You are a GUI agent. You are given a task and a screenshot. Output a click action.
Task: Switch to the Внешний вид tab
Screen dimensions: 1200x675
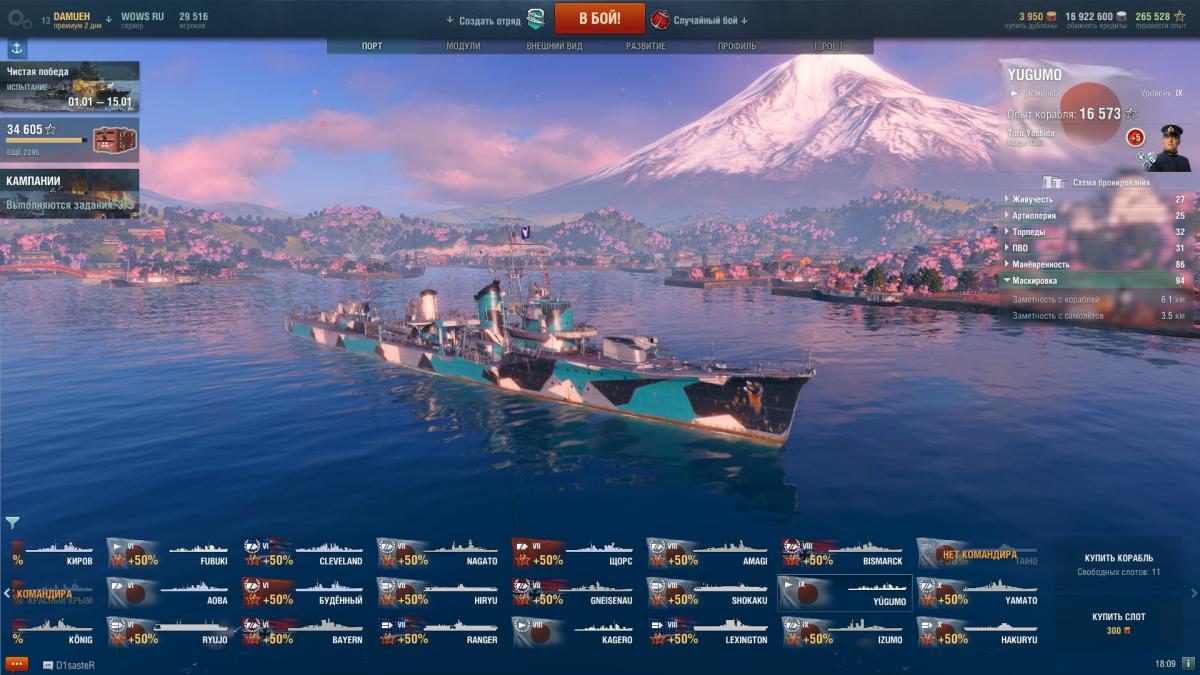554,46
